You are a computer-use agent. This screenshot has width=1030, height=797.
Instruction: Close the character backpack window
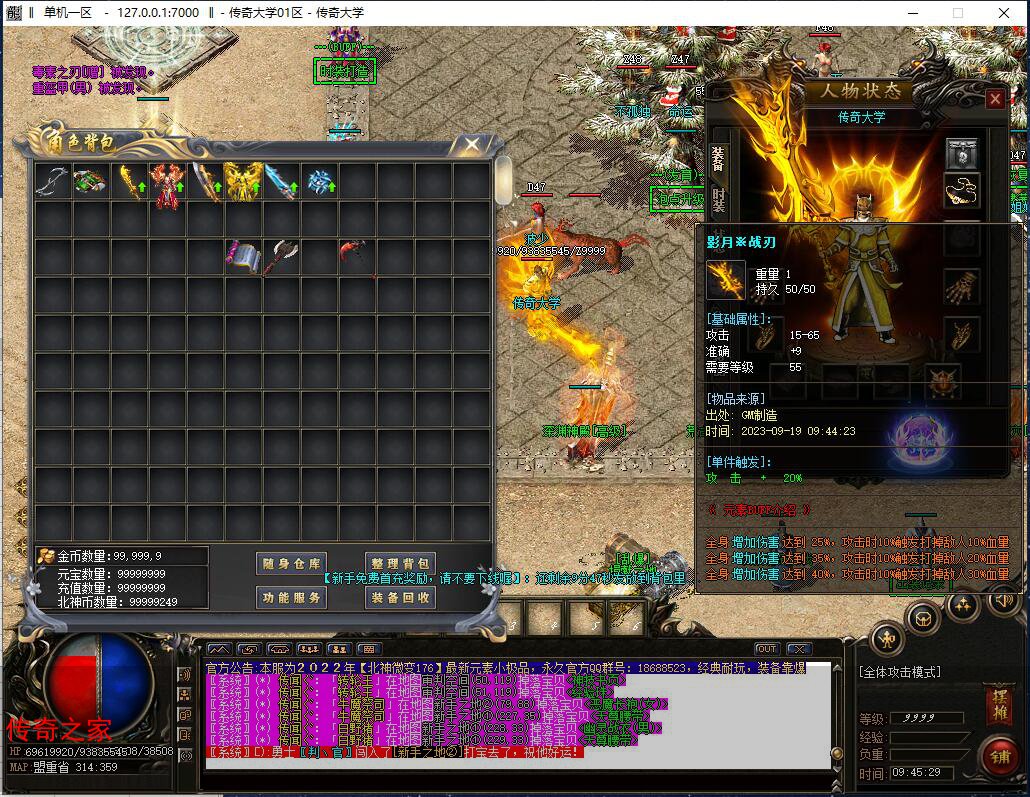pos(471,145)
